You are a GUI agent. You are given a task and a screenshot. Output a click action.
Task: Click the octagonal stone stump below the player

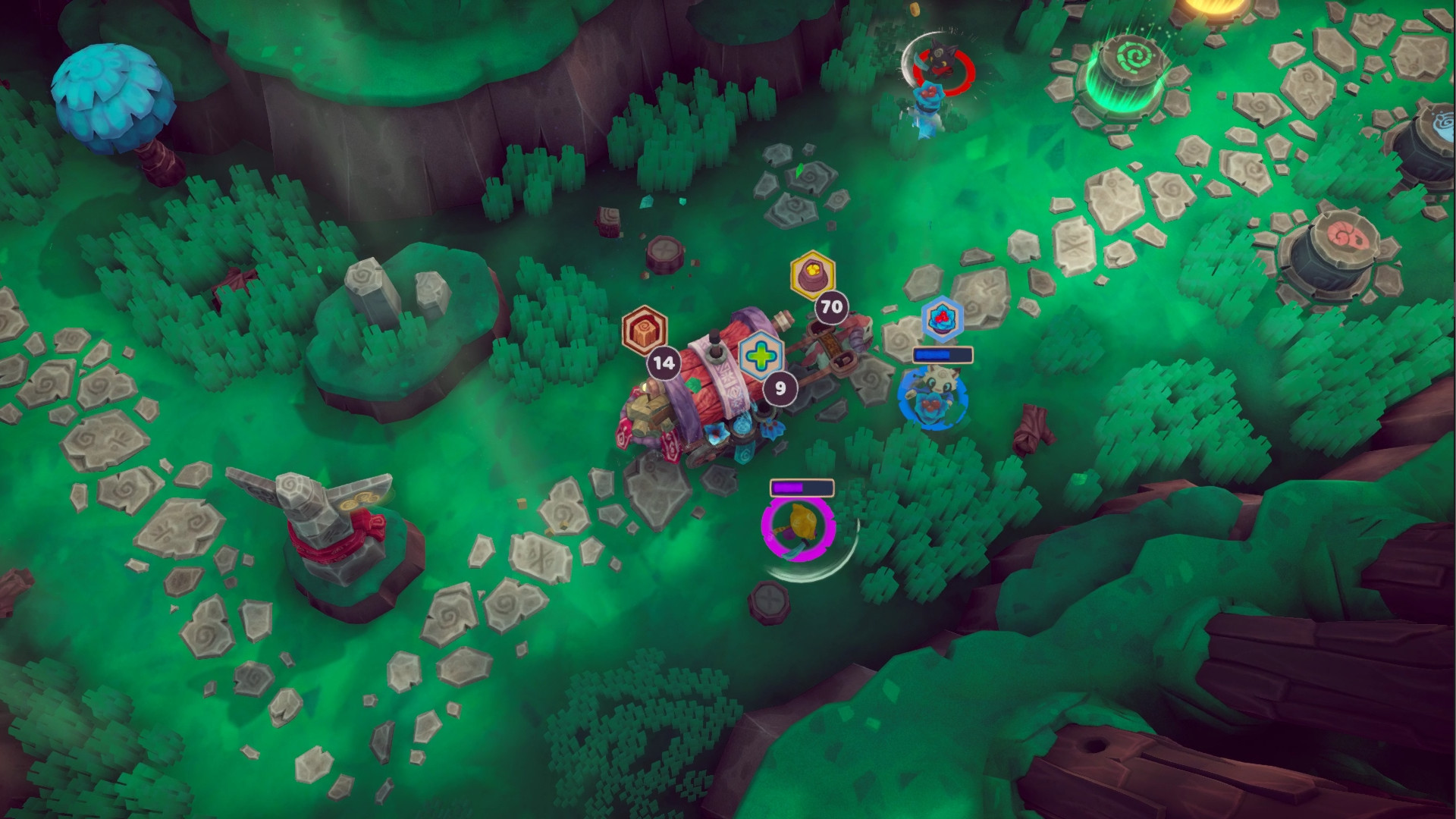(x=770, y=603)
